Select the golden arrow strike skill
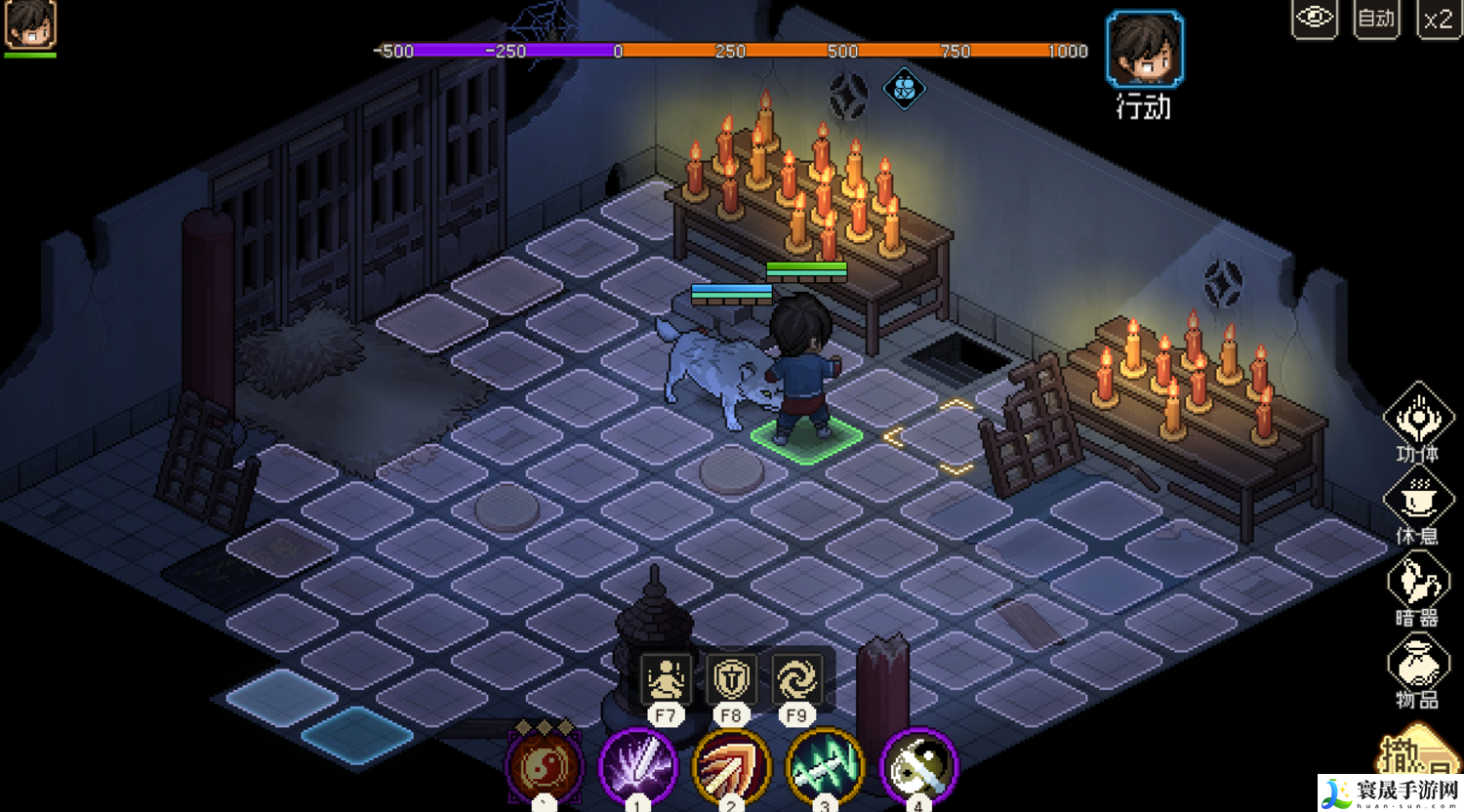 point(731,767)
